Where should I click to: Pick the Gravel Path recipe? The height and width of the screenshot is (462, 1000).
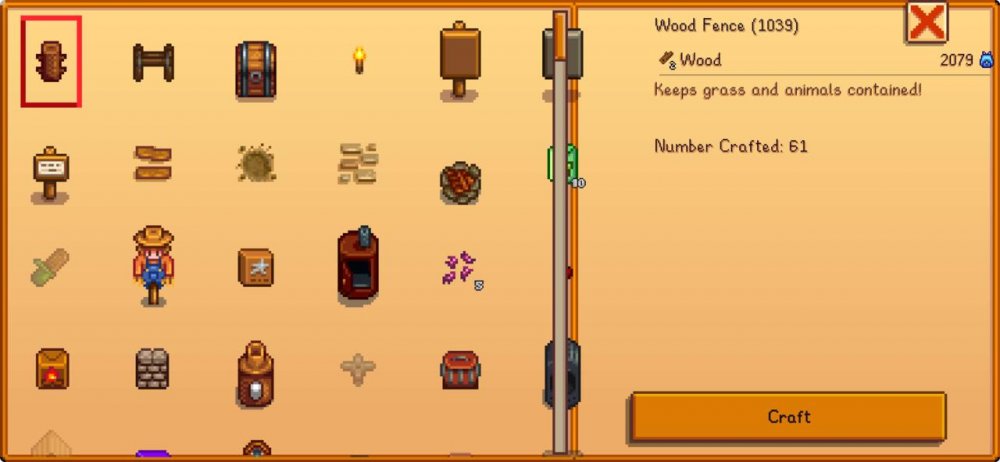256,163
